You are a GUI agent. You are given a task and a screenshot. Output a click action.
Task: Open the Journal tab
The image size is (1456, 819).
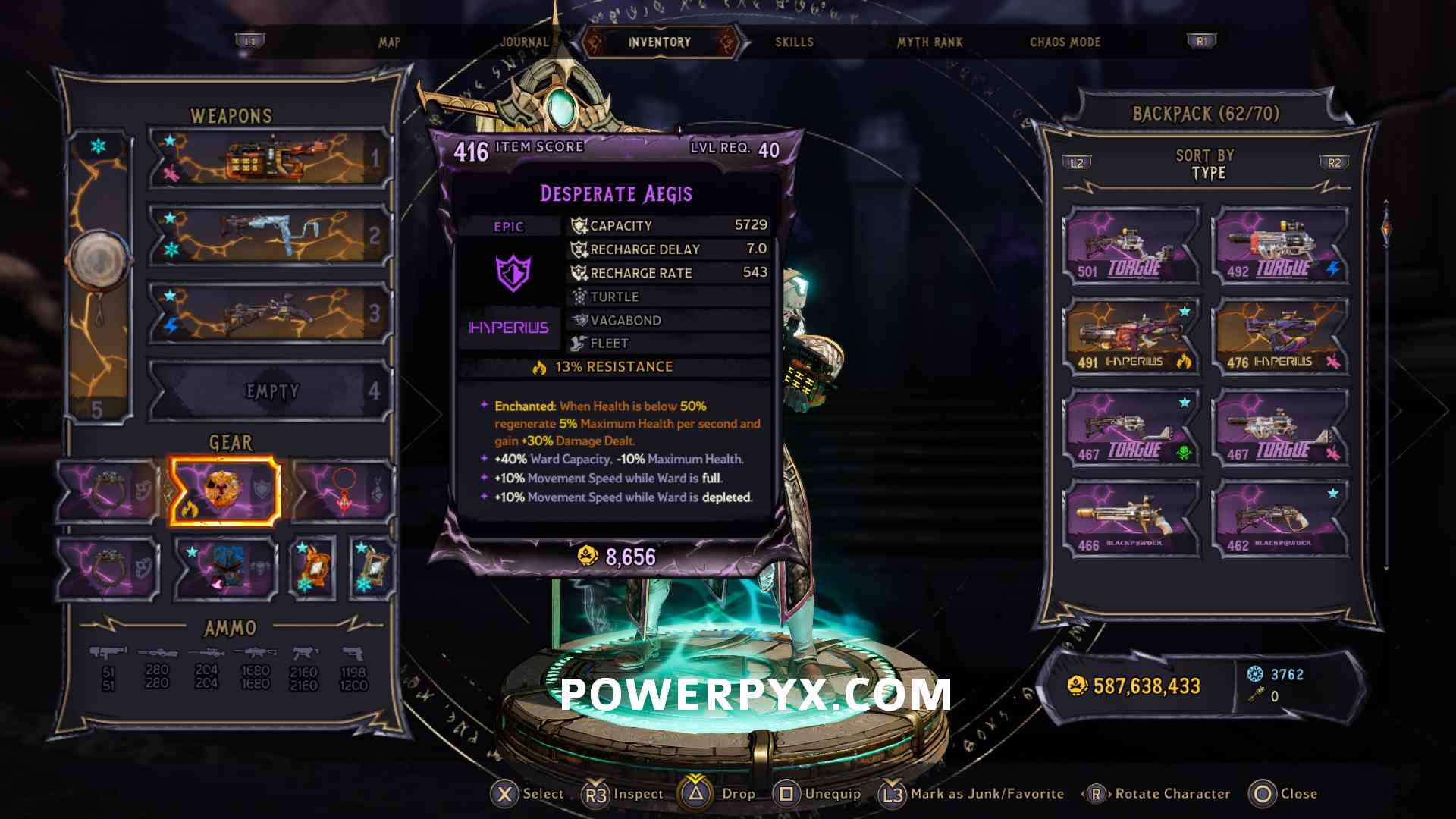[x=524, y=42]
